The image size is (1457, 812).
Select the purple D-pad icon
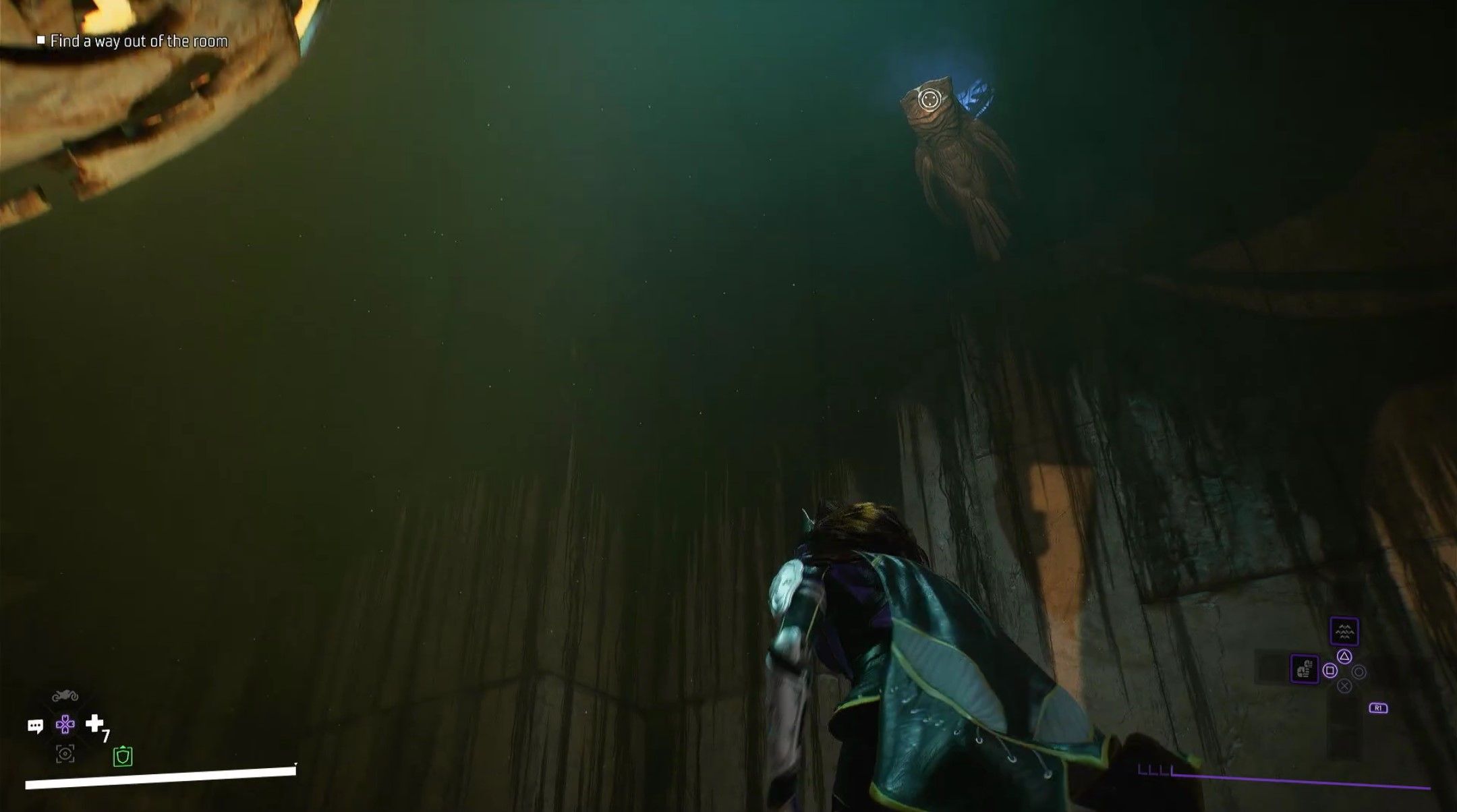(65, 724)
